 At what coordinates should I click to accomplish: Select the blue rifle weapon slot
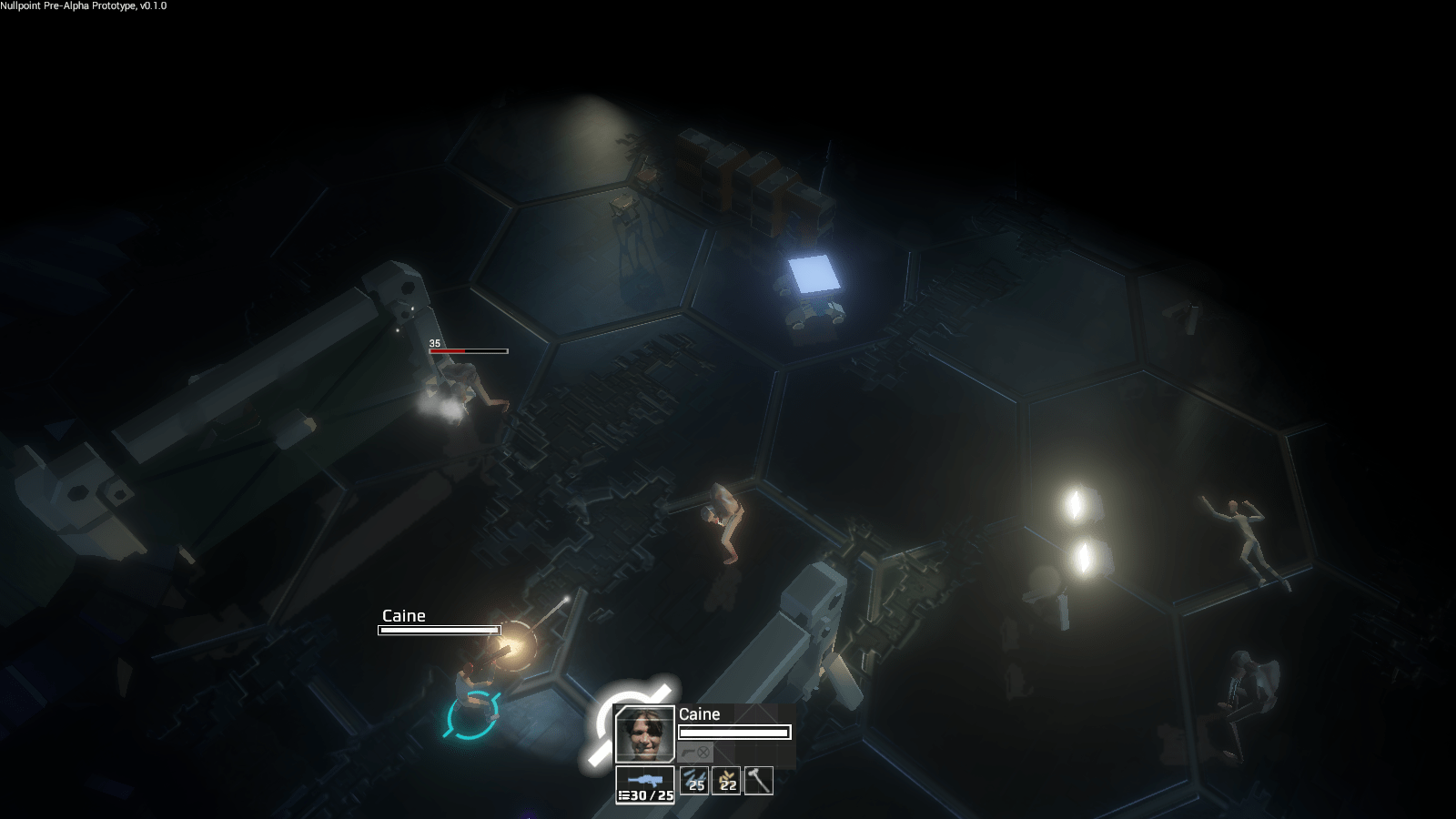click(x=645, y=782)
